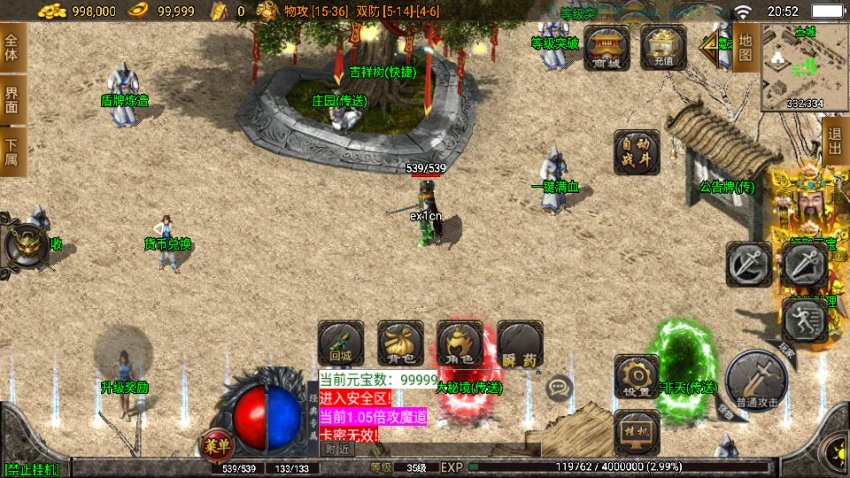This screenshot has width=850, height=478.
Task: Open the 商城 shop button
Action: (607, 49)
